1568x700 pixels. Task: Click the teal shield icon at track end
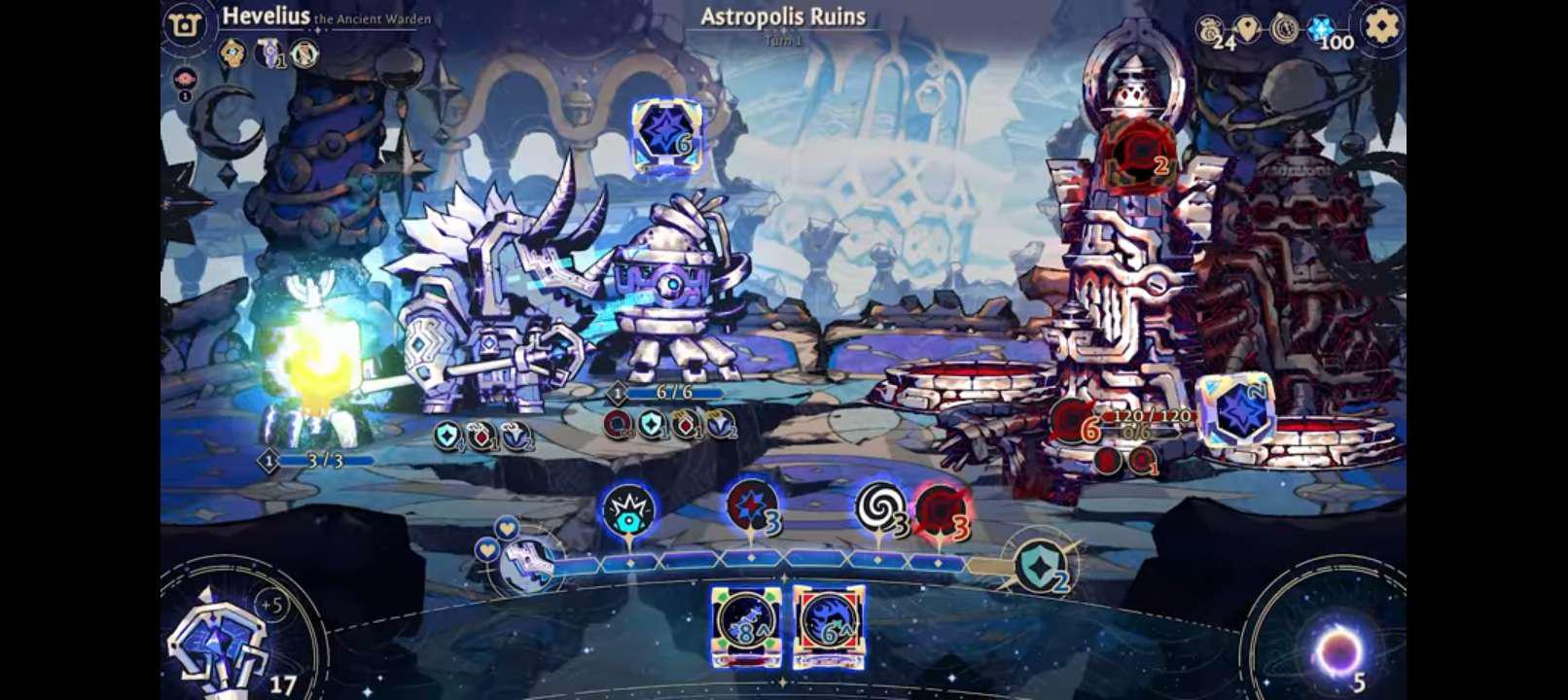point(1039,566)
